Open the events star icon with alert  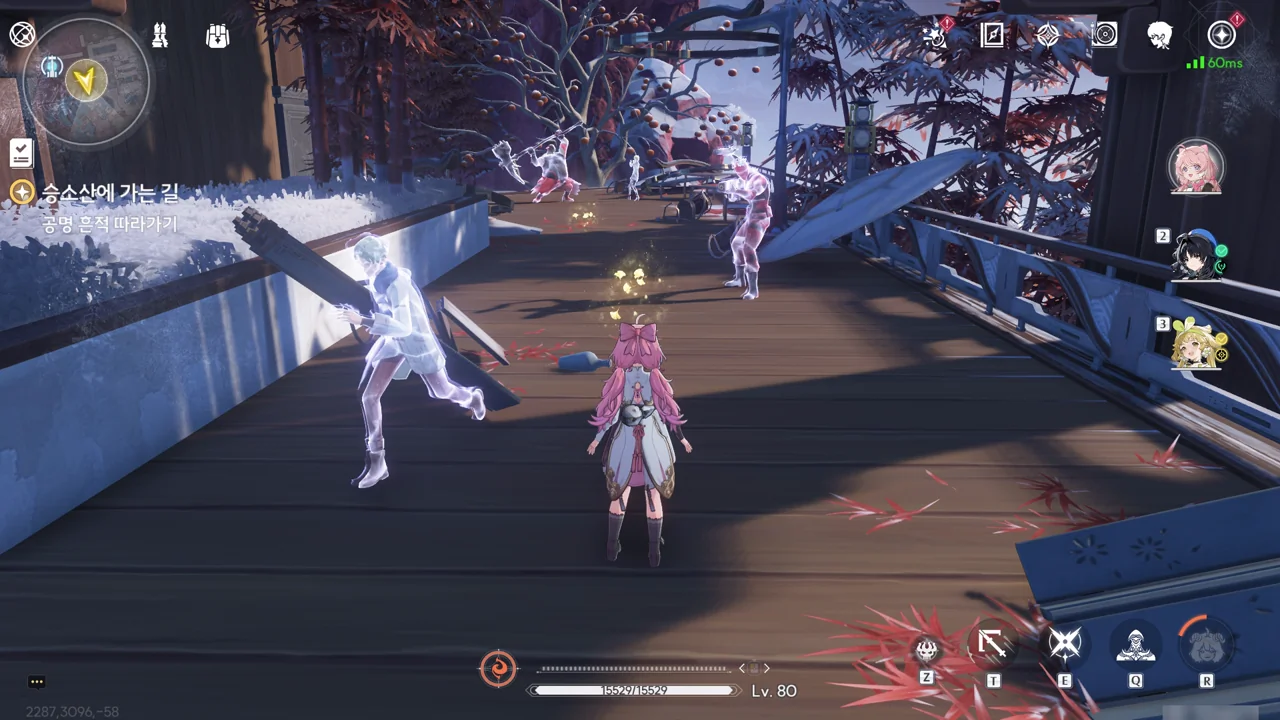936,36
